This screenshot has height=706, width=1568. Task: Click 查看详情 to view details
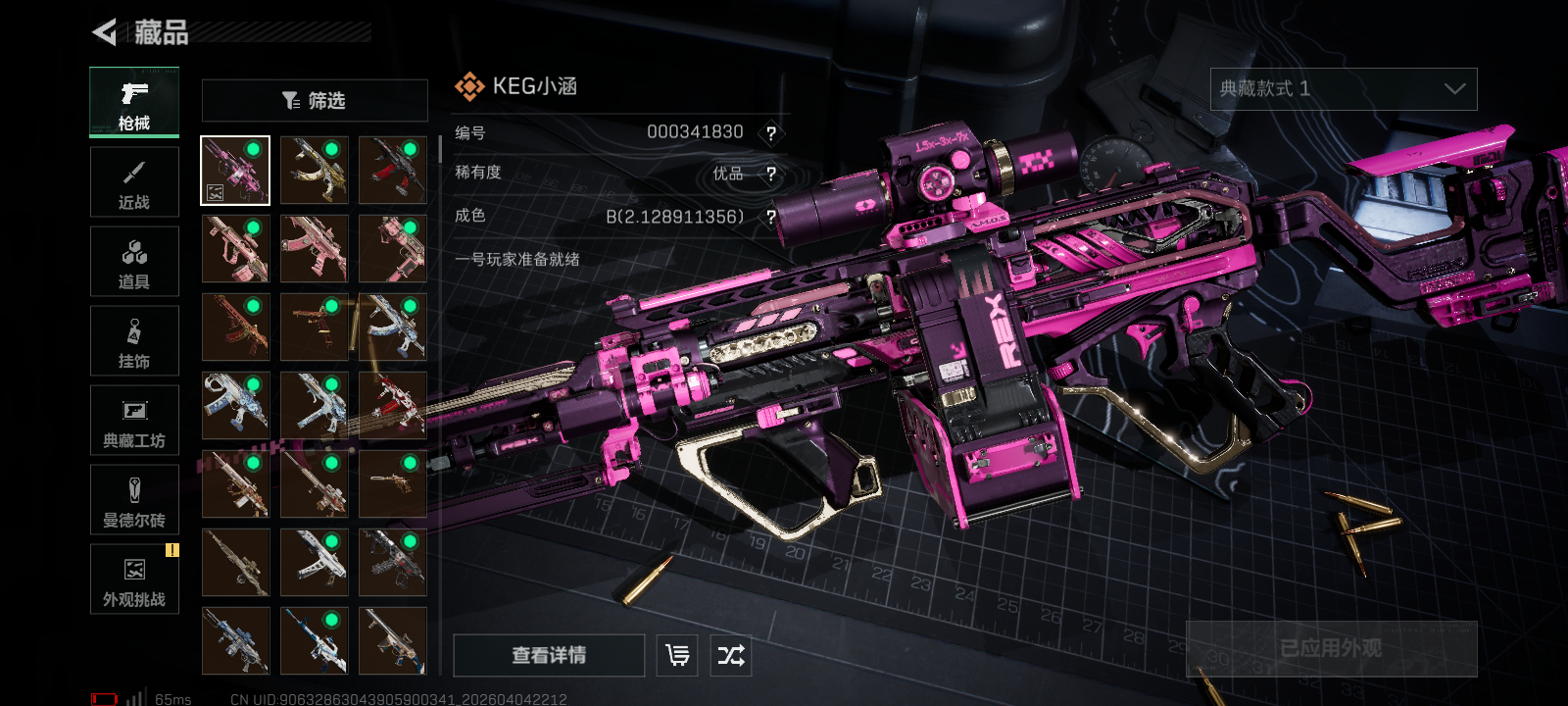point(549,655)
